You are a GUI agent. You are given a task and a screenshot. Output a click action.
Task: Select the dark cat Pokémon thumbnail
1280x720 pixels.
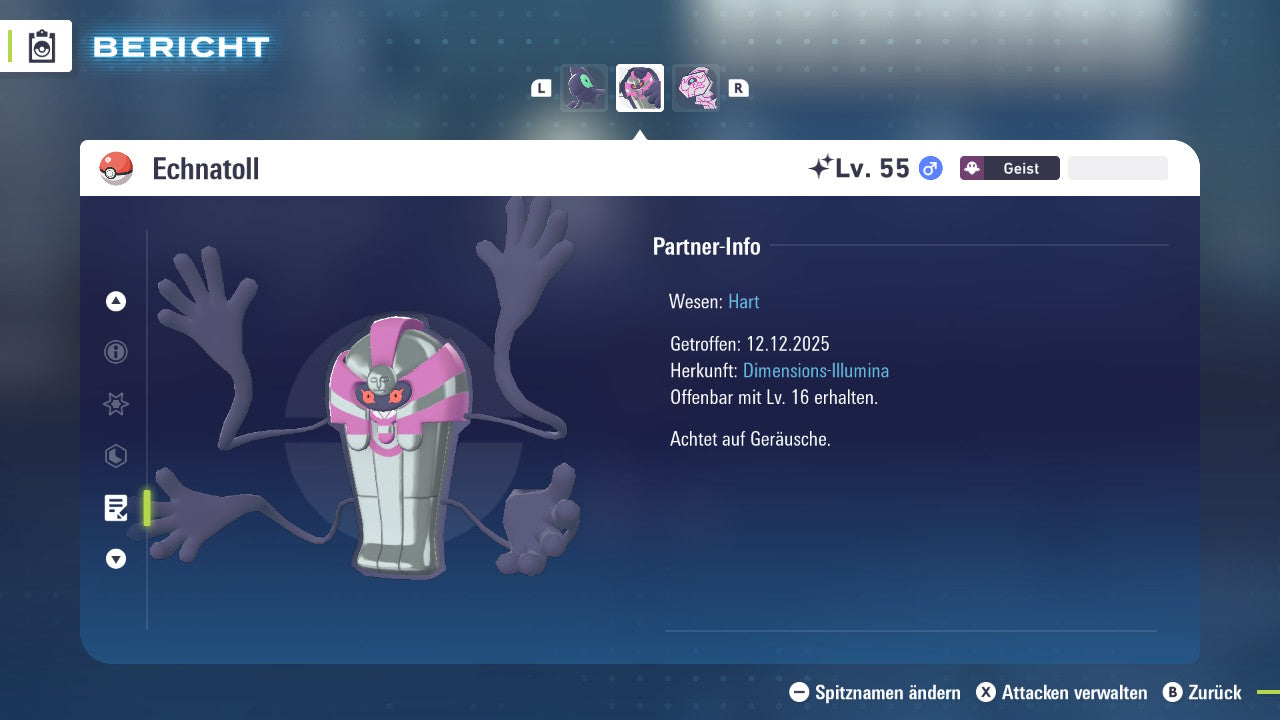[x=584, y=88]
